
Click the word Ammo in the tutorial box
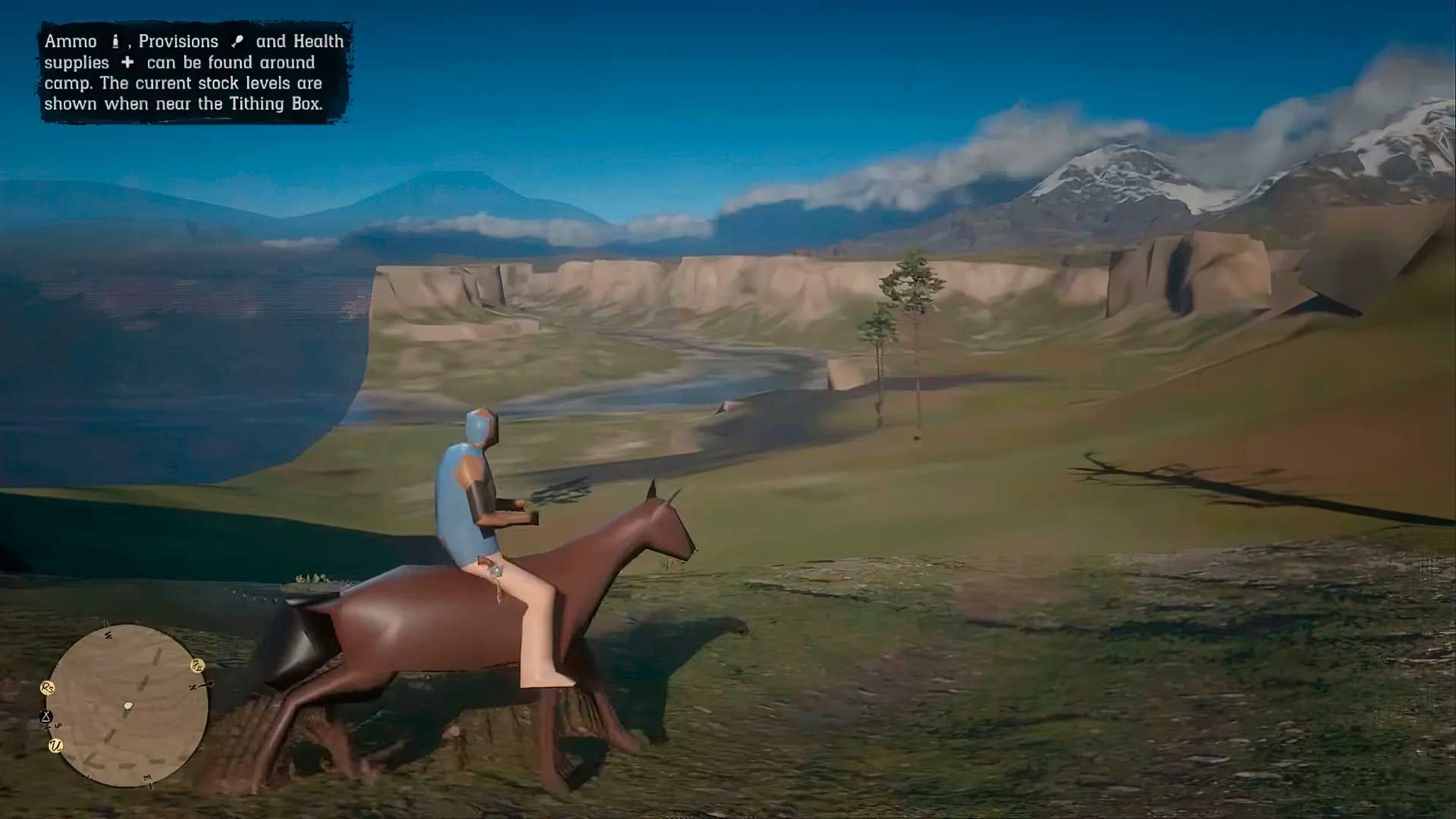pyautogui.click(x=71, y=40)
